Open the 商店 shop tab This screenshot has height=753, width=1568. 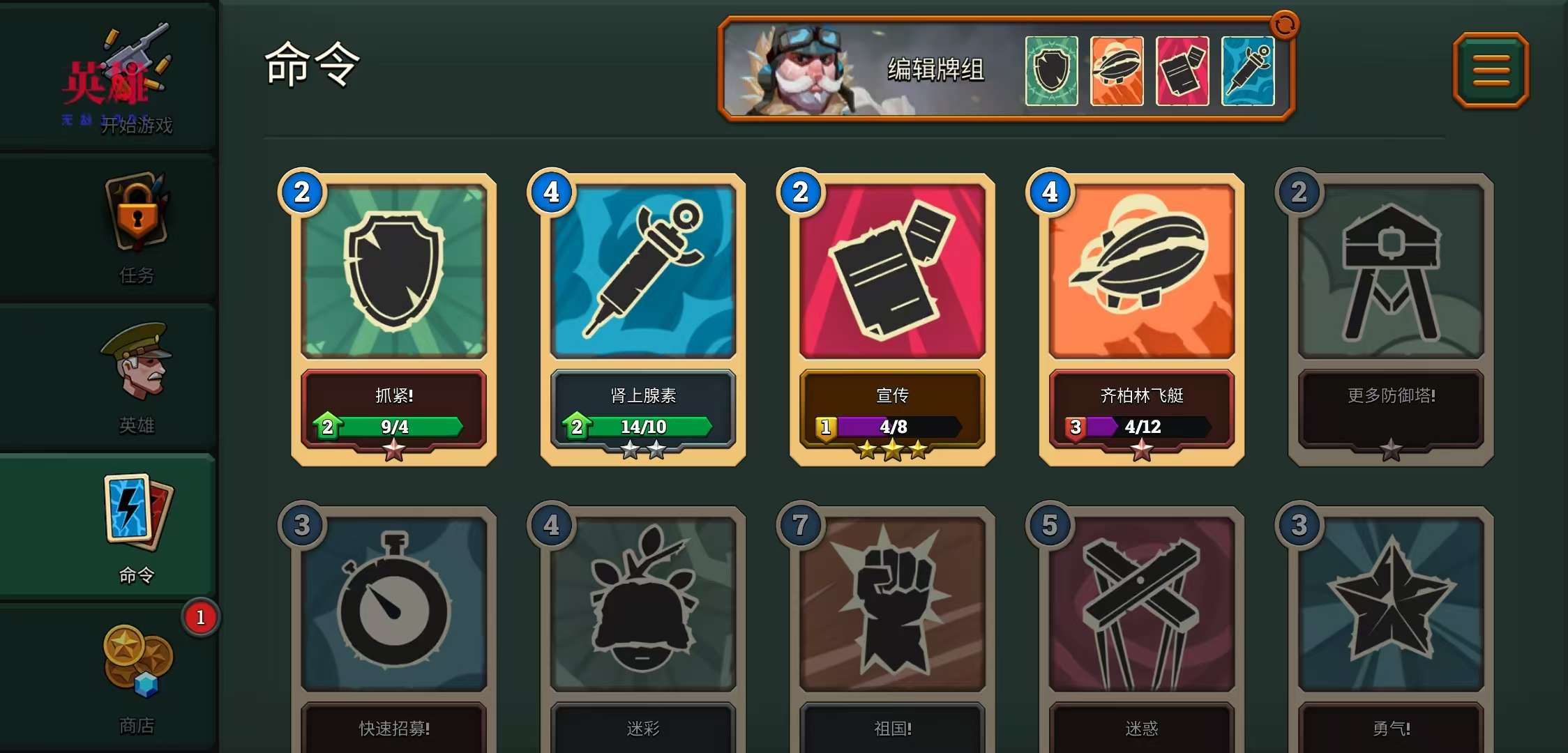(x=137, y=678)
